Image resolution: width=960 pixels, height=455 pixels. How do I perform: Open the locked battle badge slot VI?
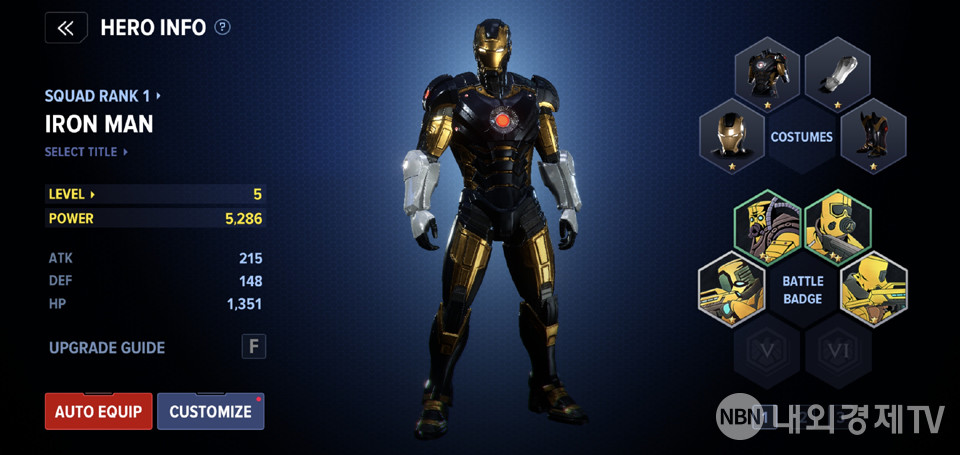(838, 351)
